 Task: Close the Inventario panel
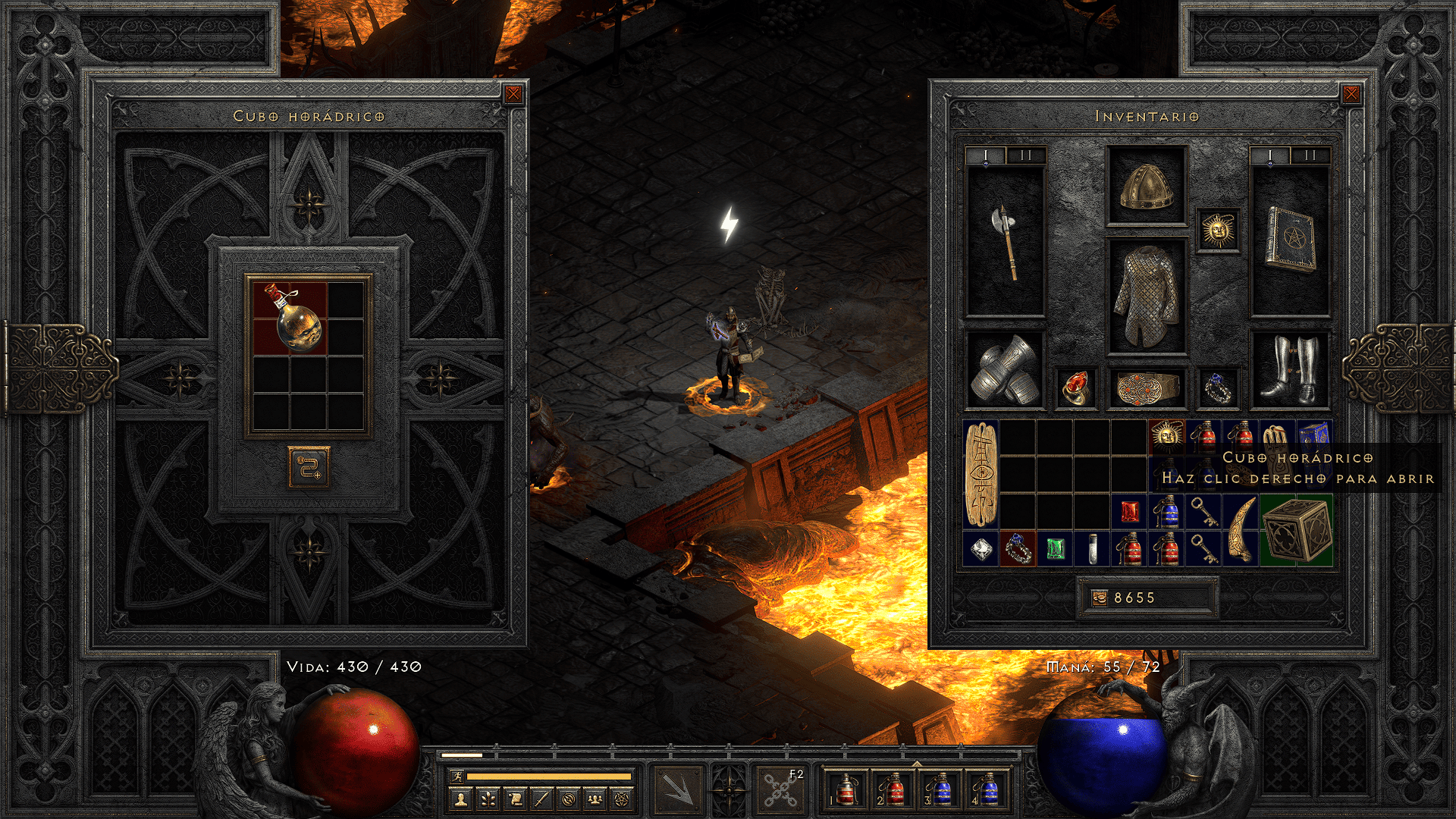pyautogui.click(x=1351, y=94)
